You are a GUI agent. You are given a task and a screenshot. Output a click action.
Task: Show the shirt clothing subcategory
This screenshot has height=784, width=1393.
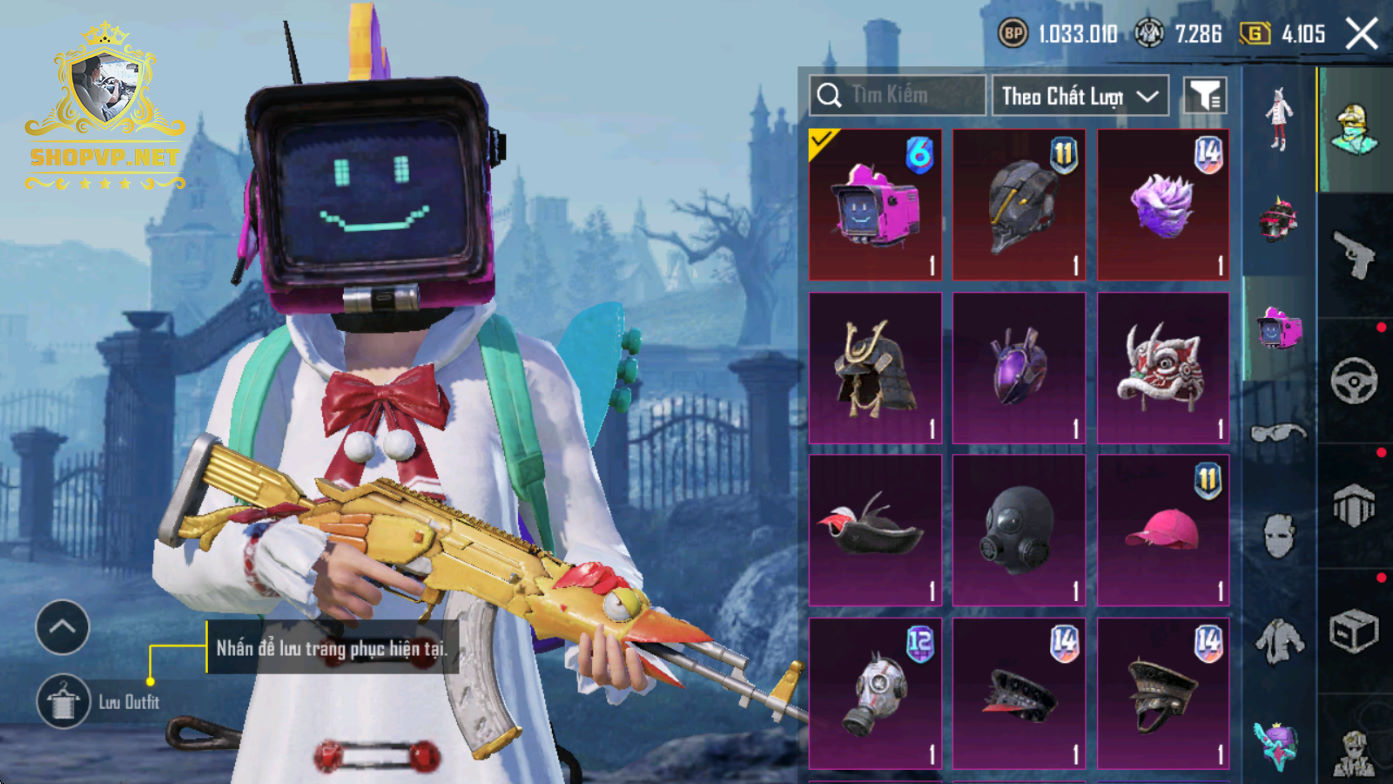pos(1279,639)
